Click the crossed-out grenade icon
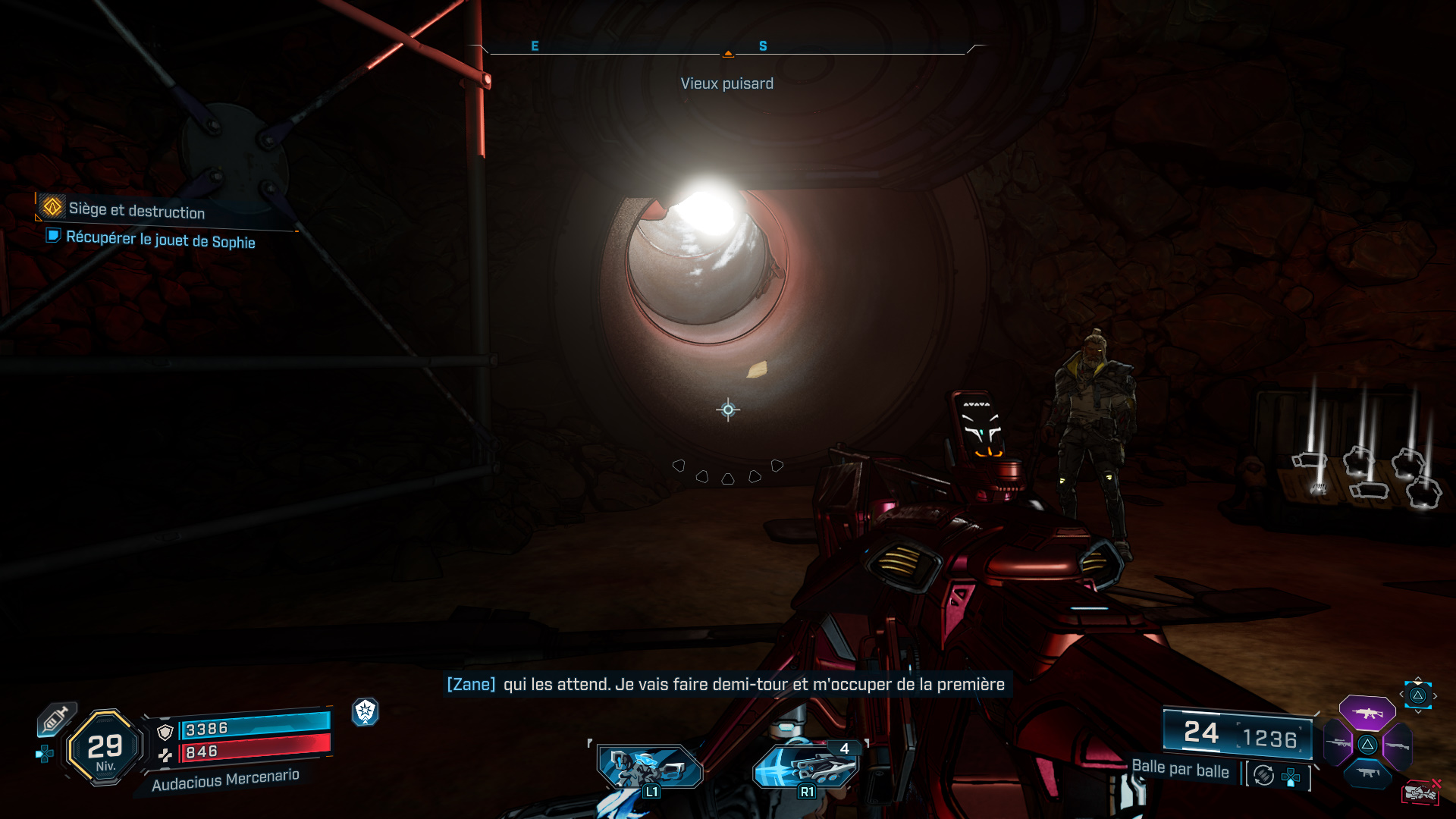Image resolution: width=1456 pixels, height=819 pixels. click(1420, 792)
